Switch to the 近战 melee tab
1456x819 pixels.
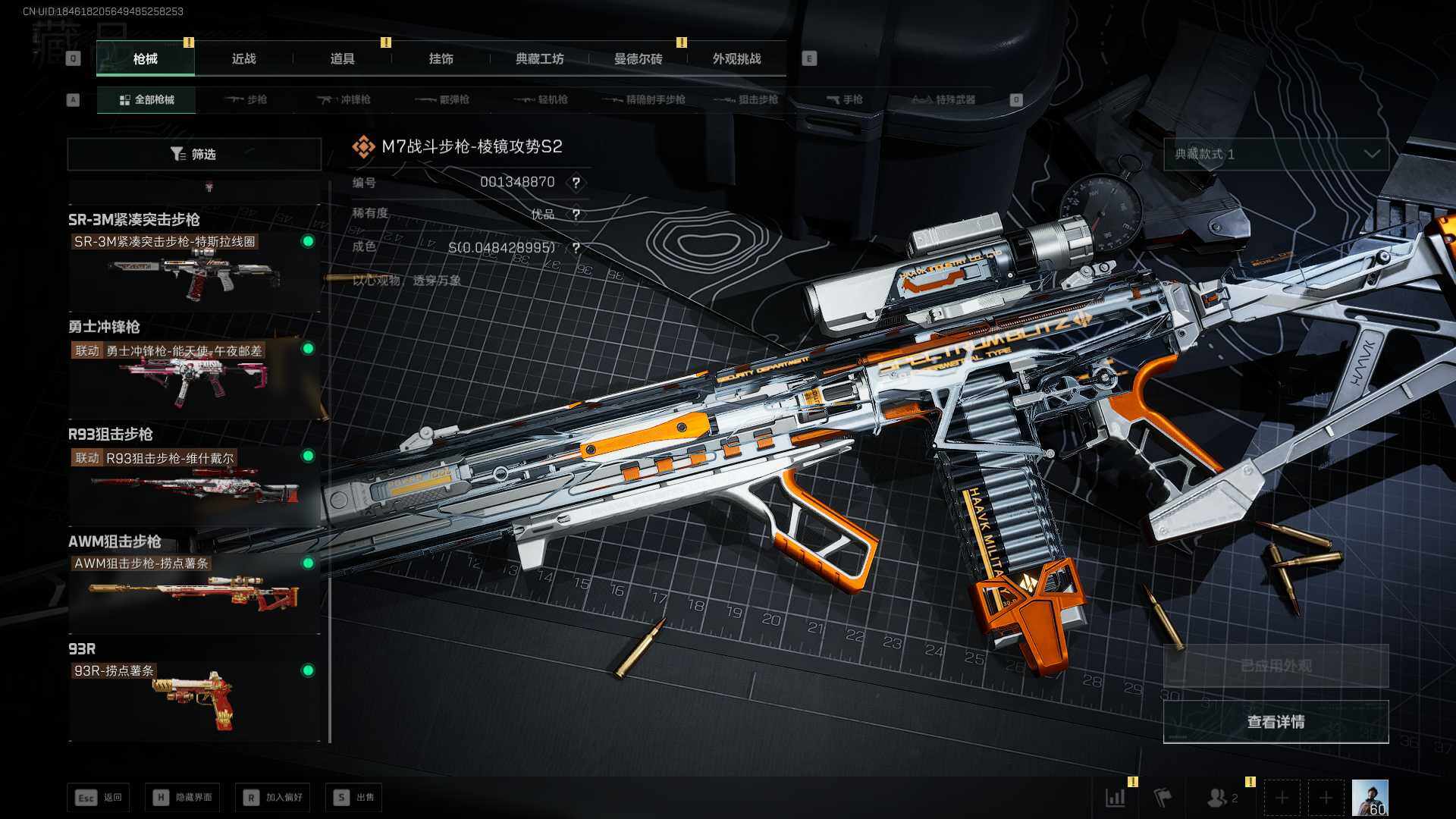pos(243,58)
